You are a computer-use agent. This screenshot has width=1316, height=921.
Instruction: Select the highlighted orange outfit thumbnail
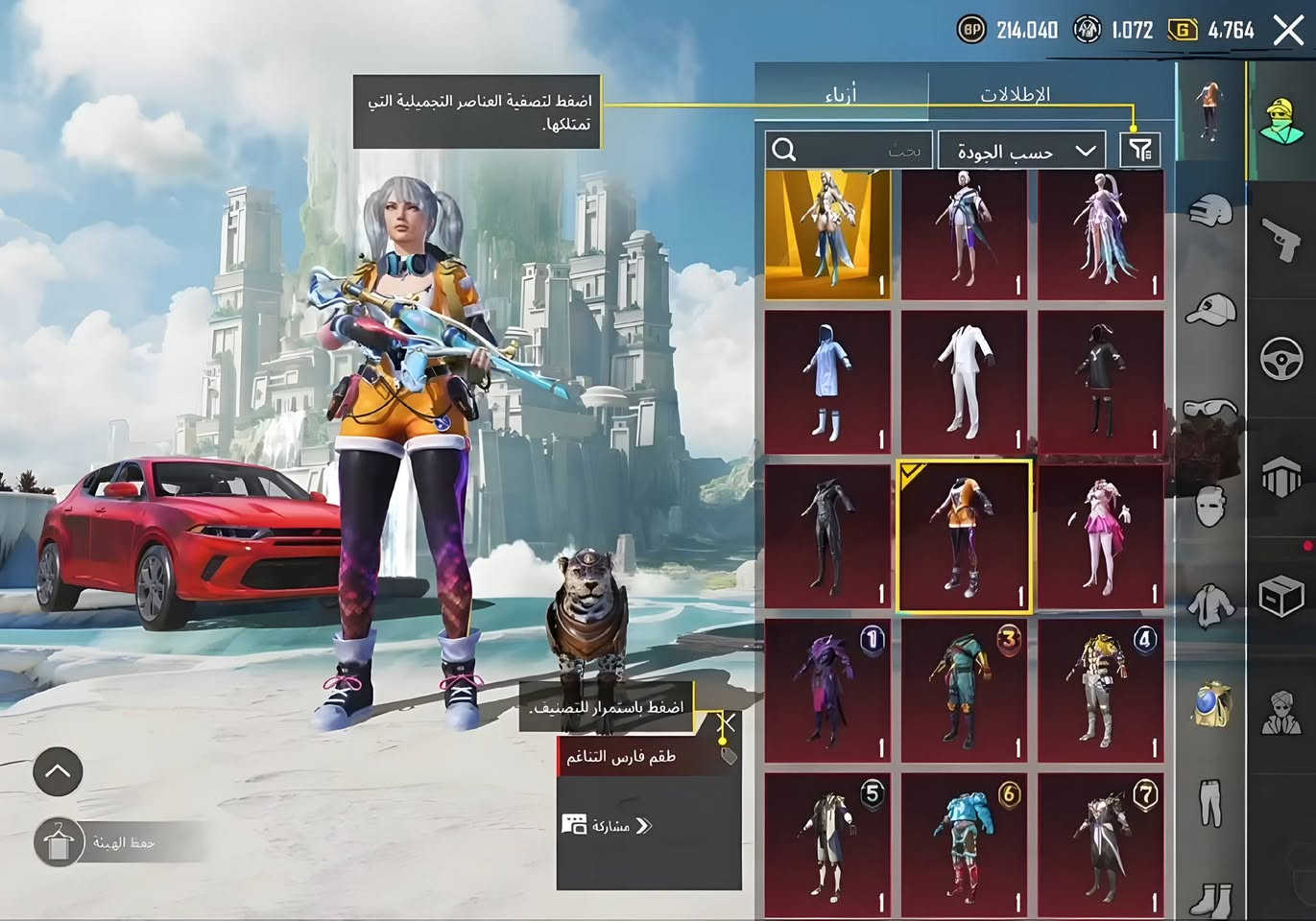click(965, 535)
